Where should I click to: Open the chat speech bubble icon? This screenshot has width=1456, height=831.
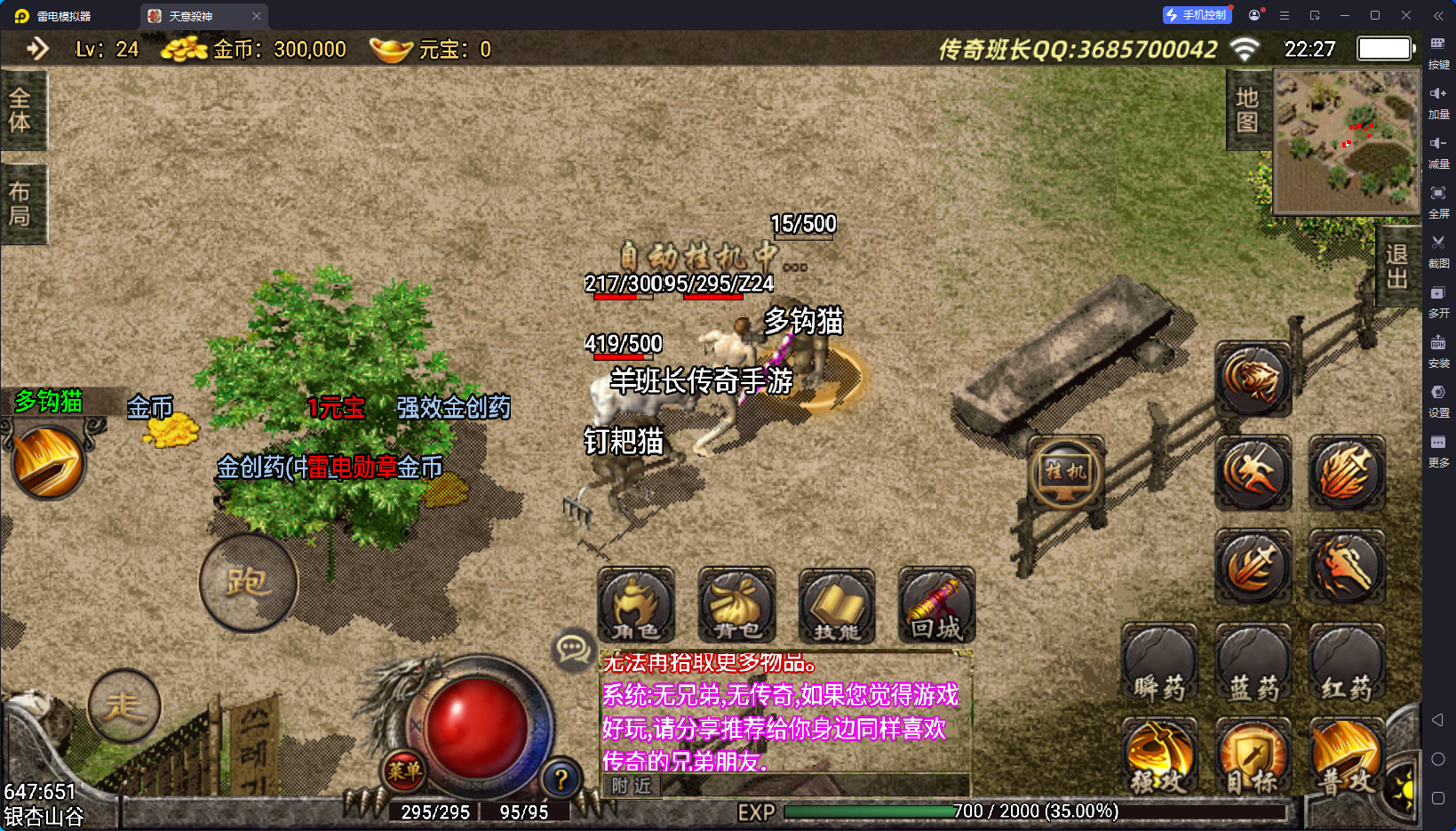573,650
